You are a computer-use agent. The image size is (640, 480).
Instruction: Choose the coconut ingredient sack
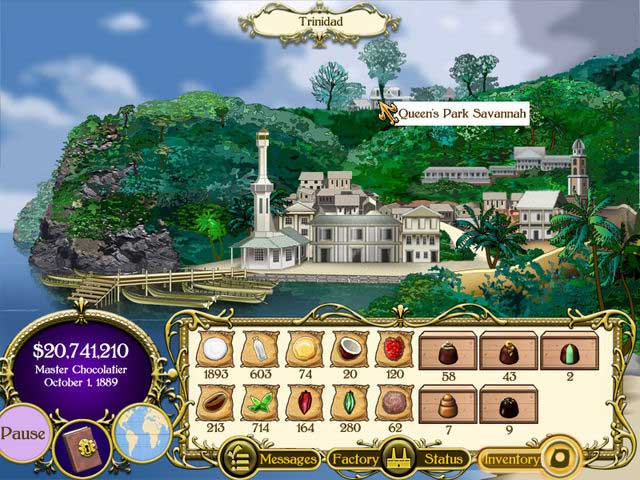pos(348,350)
